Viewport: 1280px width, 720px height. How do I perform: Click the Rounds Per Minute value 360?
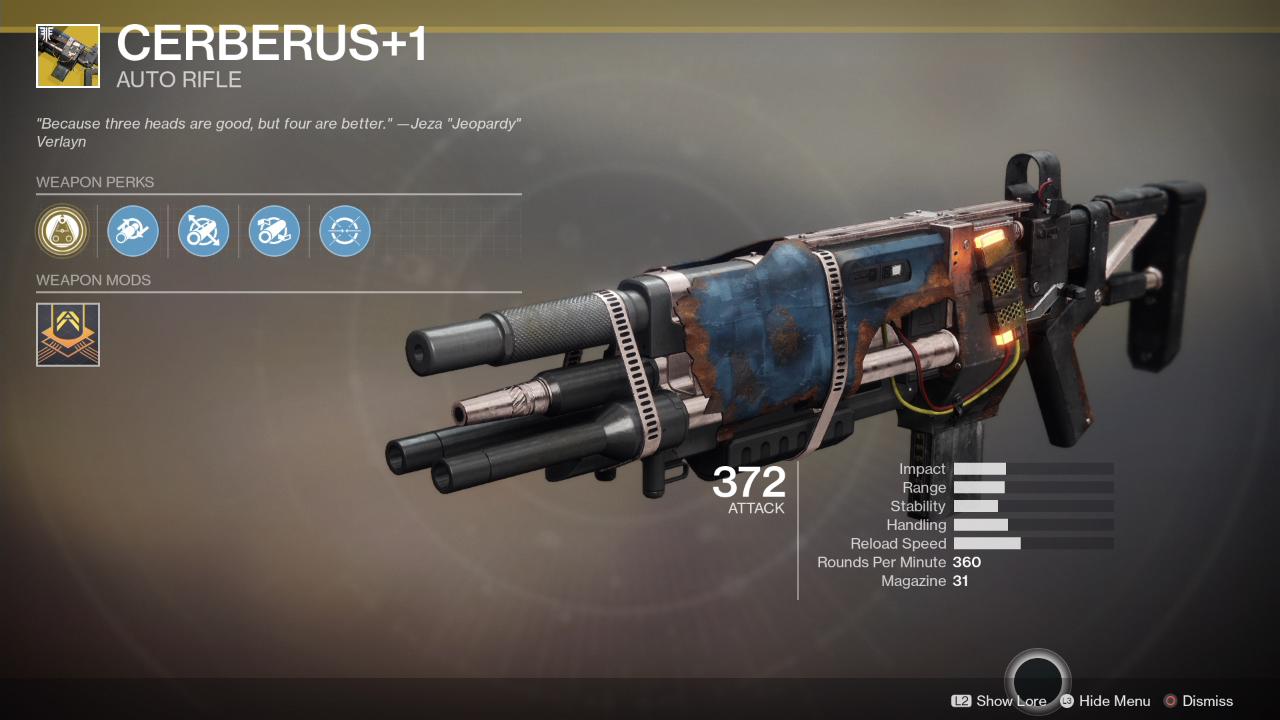(966, 562)
